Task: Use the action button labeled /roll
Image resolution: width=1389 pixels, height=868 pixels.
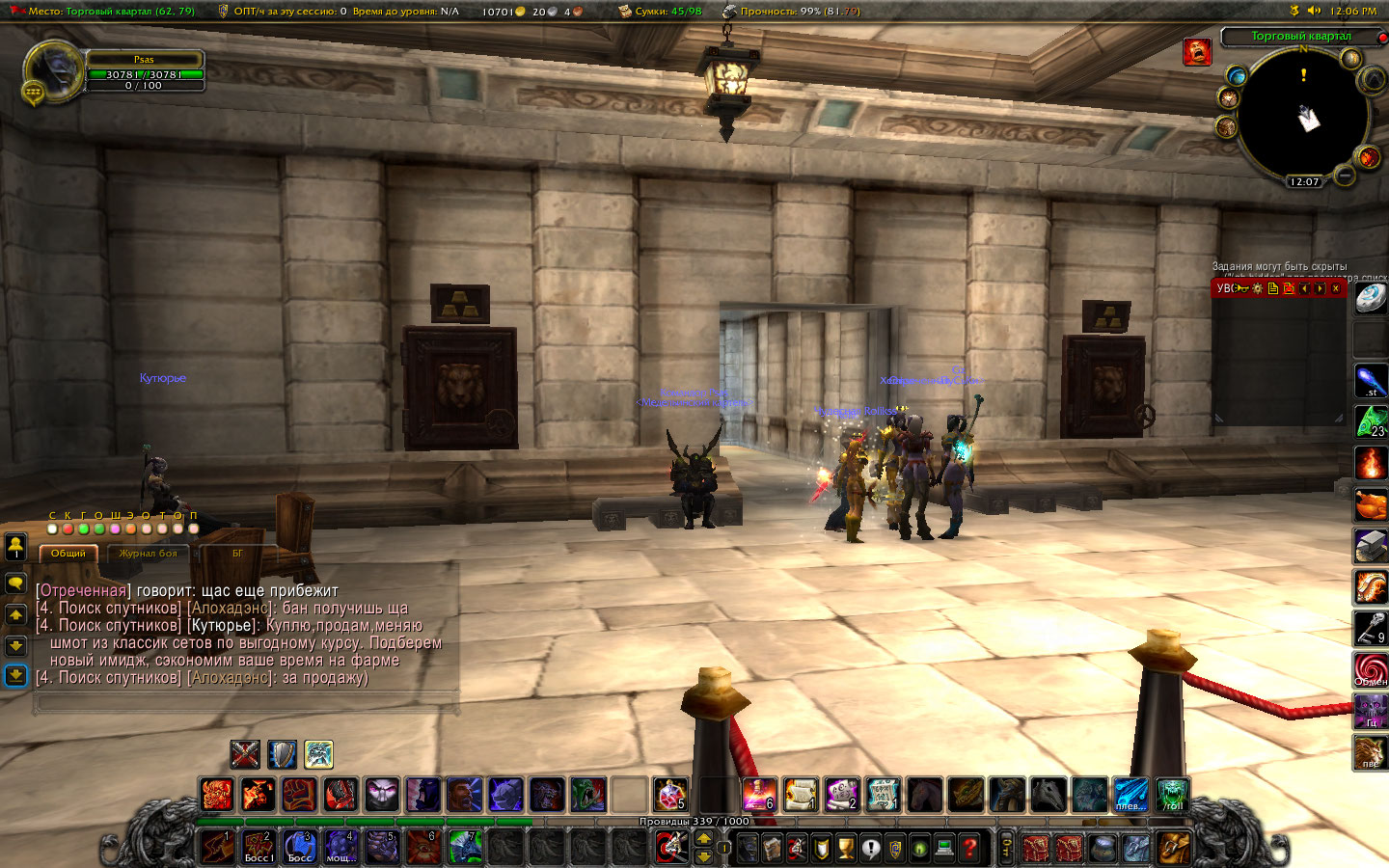Action: [x=1172, y=795]
